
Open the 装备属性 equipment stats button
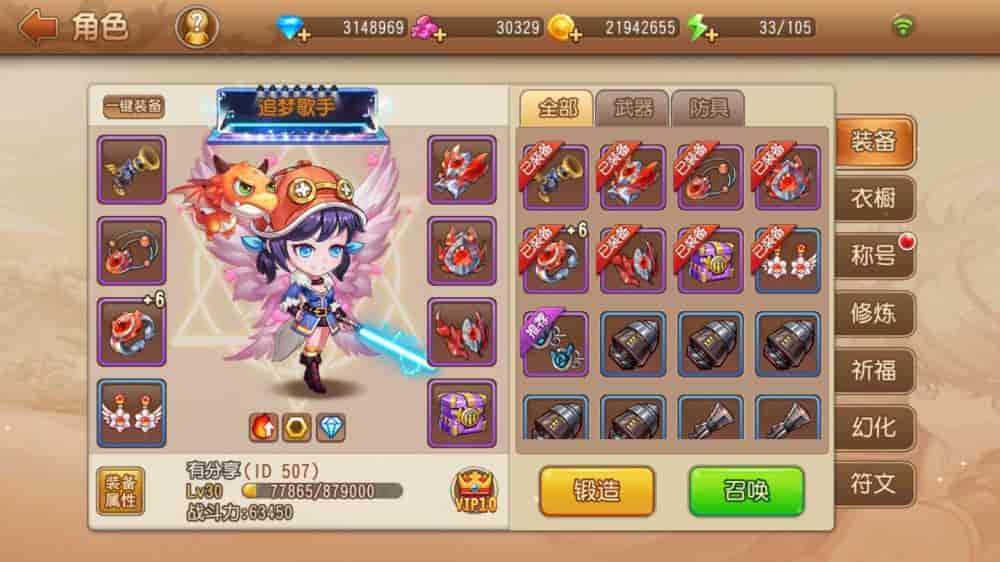click(121, 490)
